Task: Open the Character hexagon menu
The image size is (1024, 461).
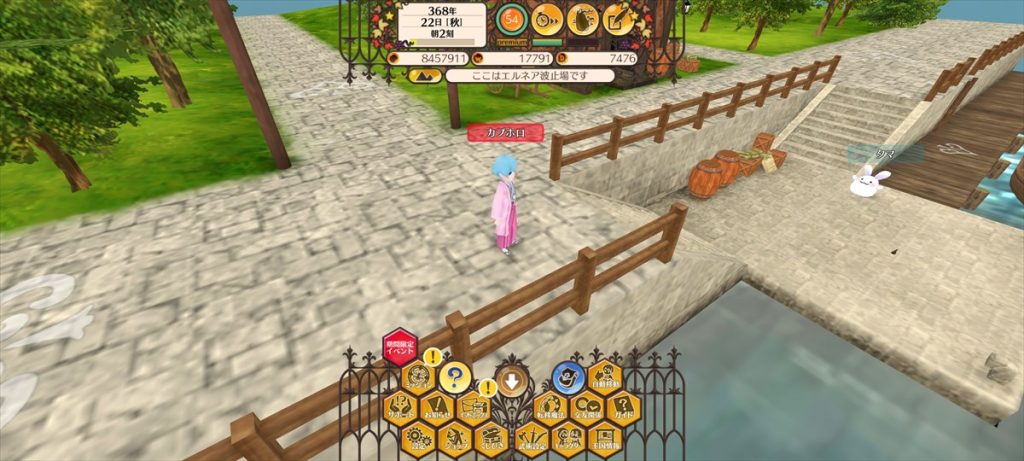Action: 567,438
